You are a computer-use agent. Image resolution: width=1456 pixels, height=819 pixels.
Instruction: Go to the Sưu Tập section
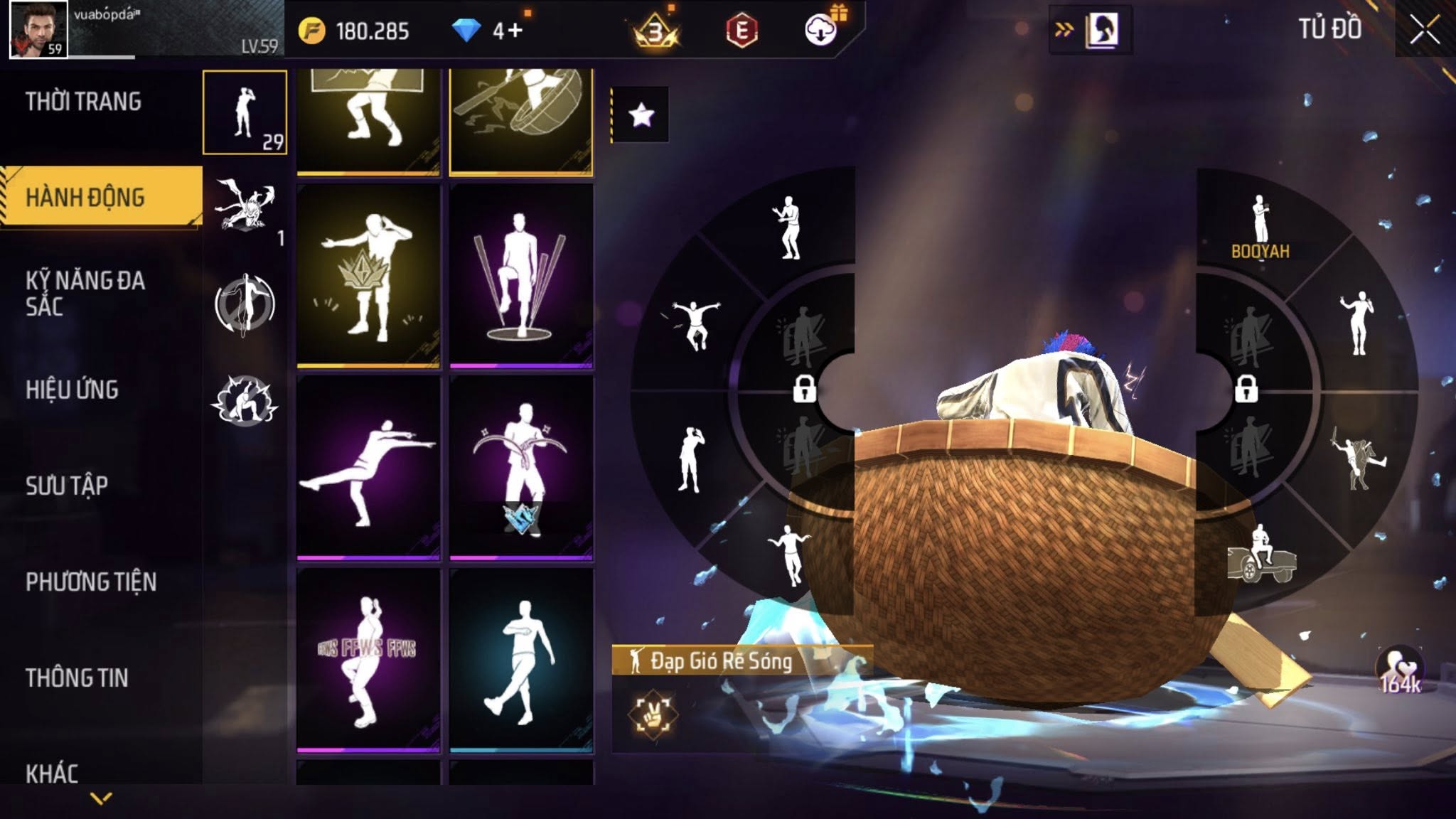(x=67, y=486)
